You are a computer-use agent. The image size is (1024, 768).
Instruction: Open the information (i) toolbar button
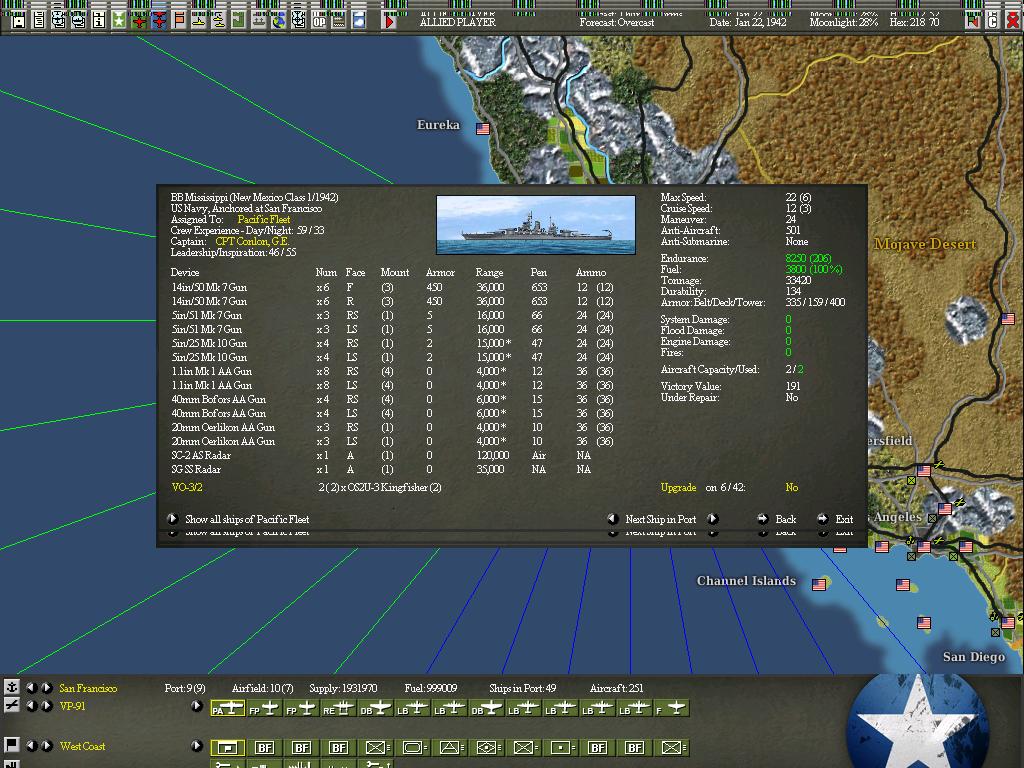point(99,19)
